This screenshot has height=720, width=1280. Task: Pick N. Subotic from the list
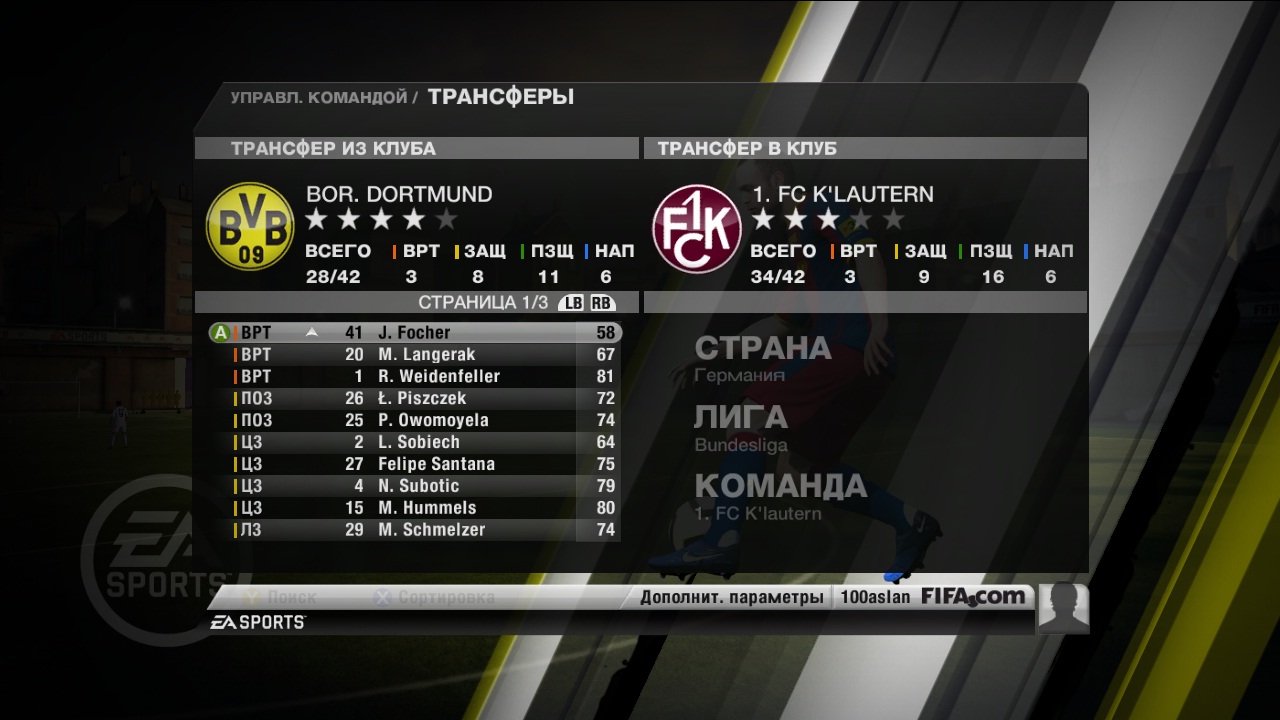click(418, 486)
